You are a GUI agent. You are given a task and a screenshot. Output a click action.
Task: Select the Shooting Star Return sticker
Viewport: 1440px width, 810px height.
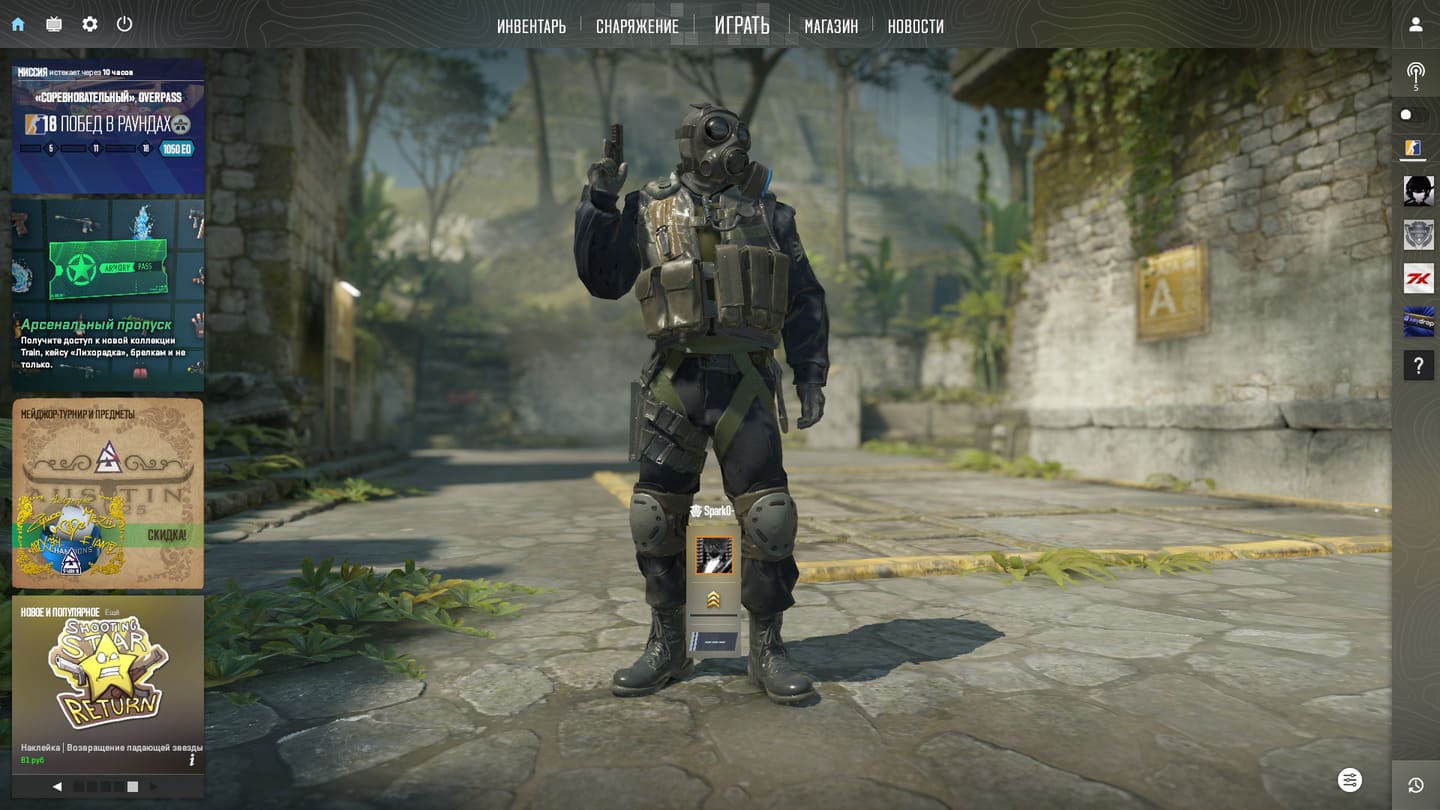coord(108,672)
